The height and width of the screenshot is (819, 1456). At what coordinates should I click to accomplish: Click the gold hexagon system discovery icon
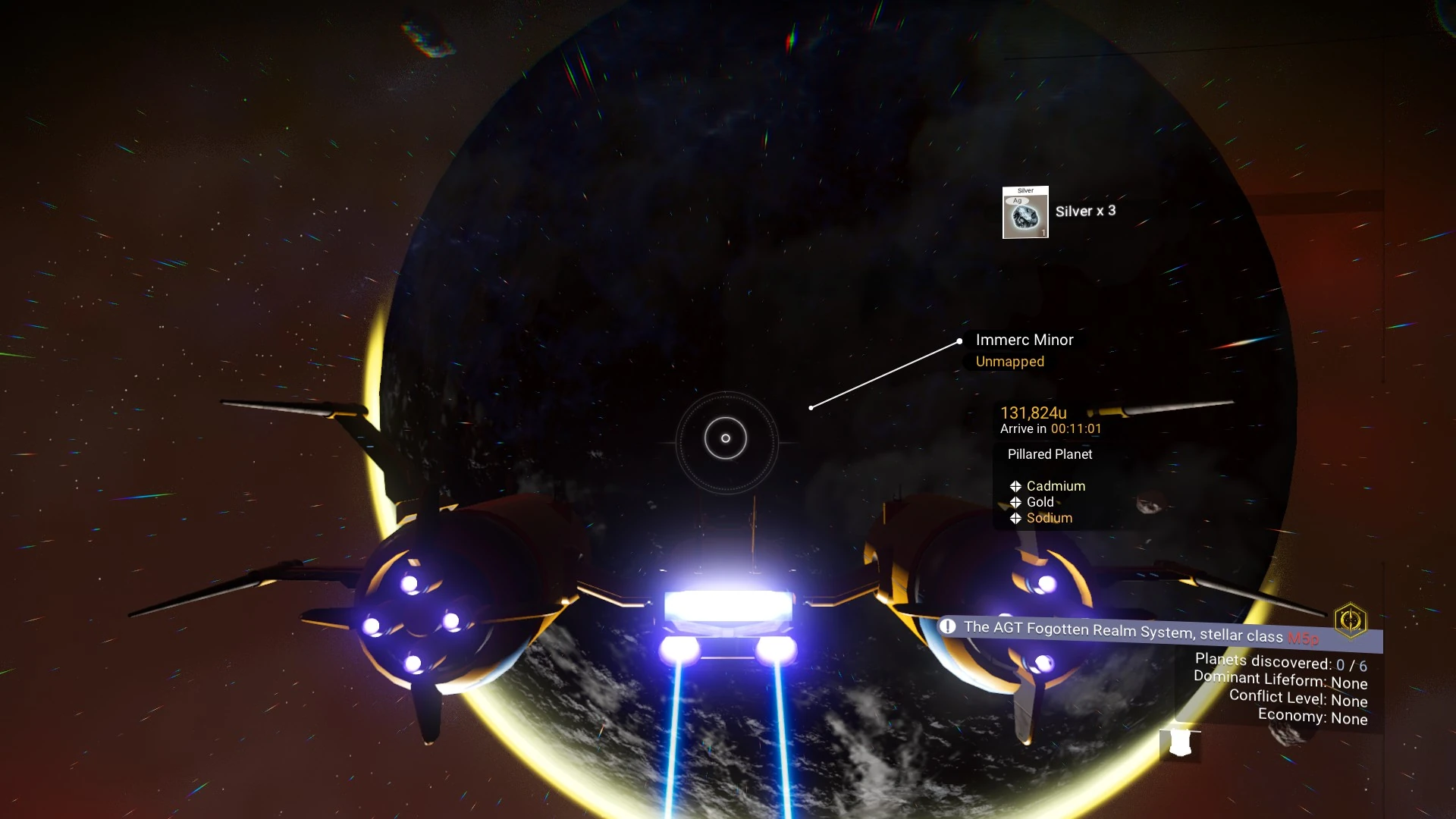click(1350, 620)
